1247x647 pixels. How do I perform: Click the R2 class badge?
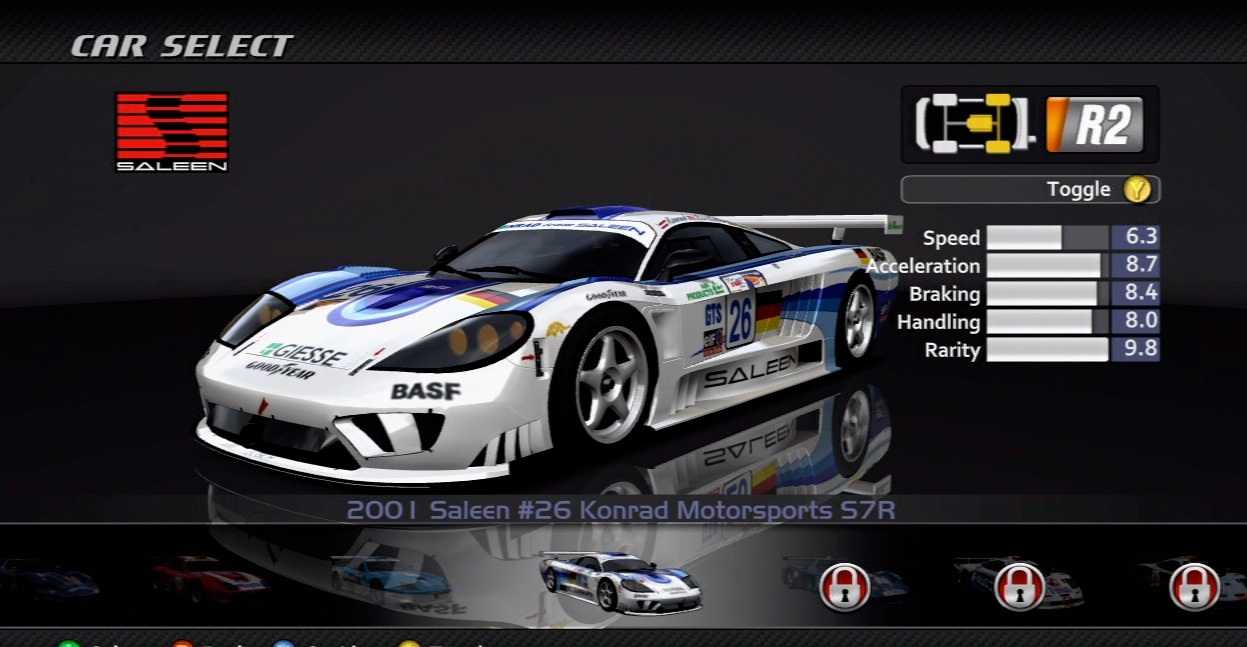coord(1094,125)
